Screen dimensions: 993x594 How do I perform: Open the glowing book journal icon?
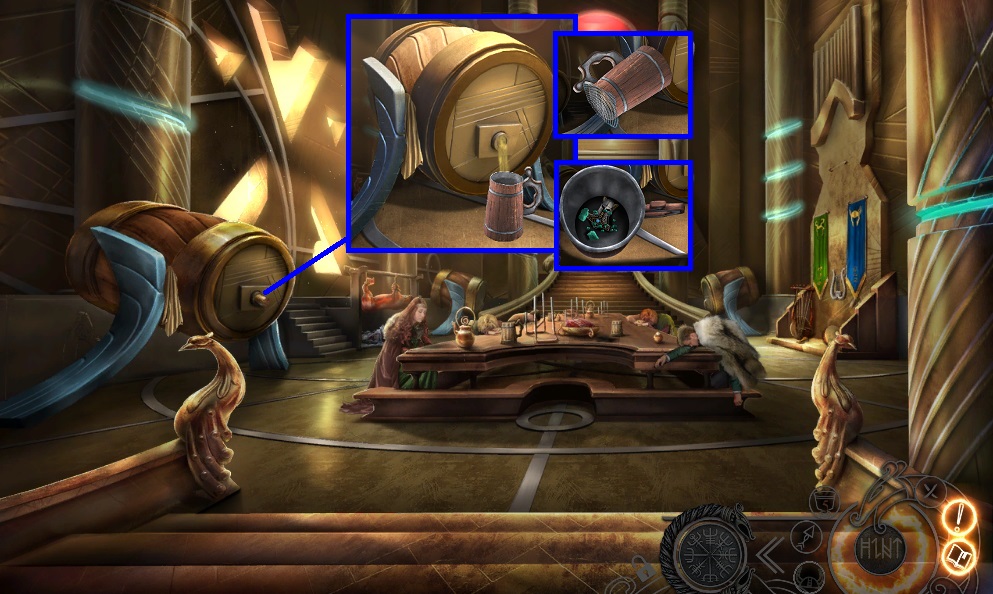coord(959,556)
